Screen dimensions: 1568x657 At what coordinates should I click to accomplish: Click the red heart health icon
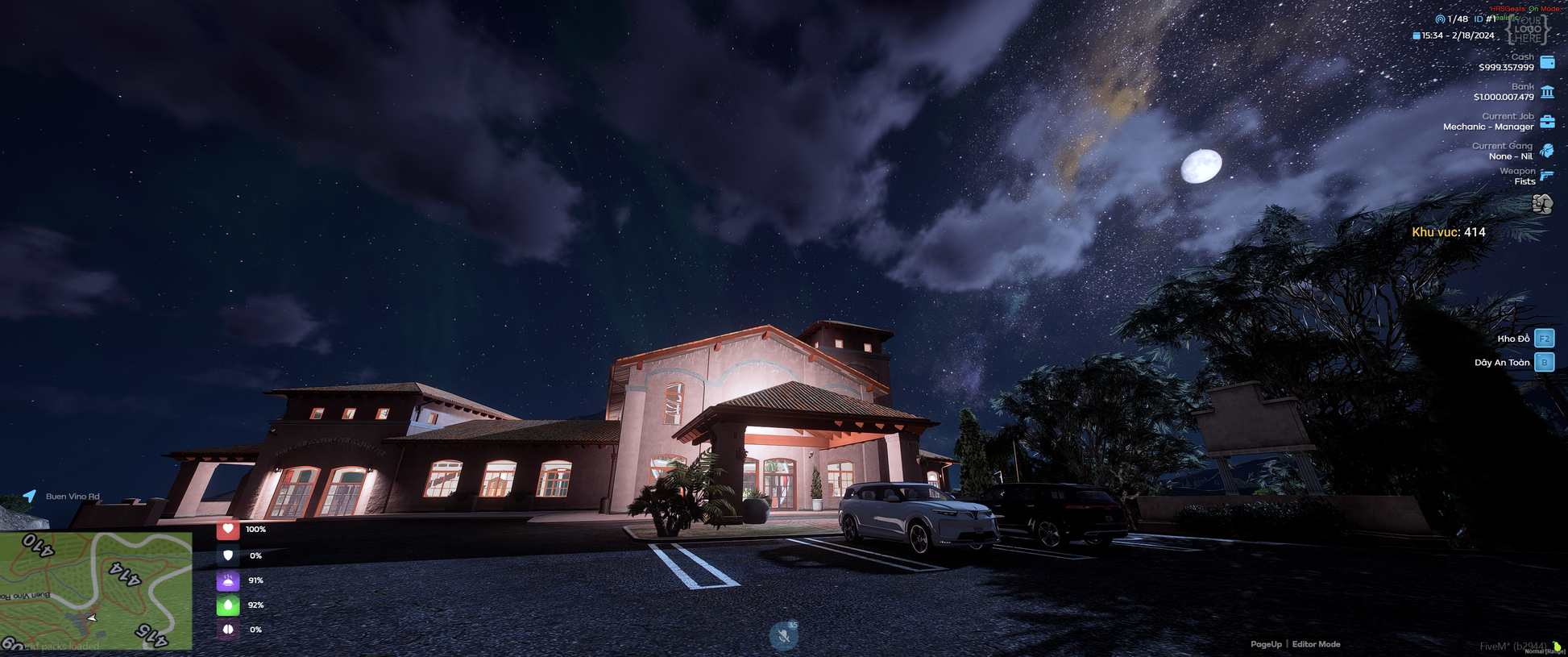pos(228,530)
